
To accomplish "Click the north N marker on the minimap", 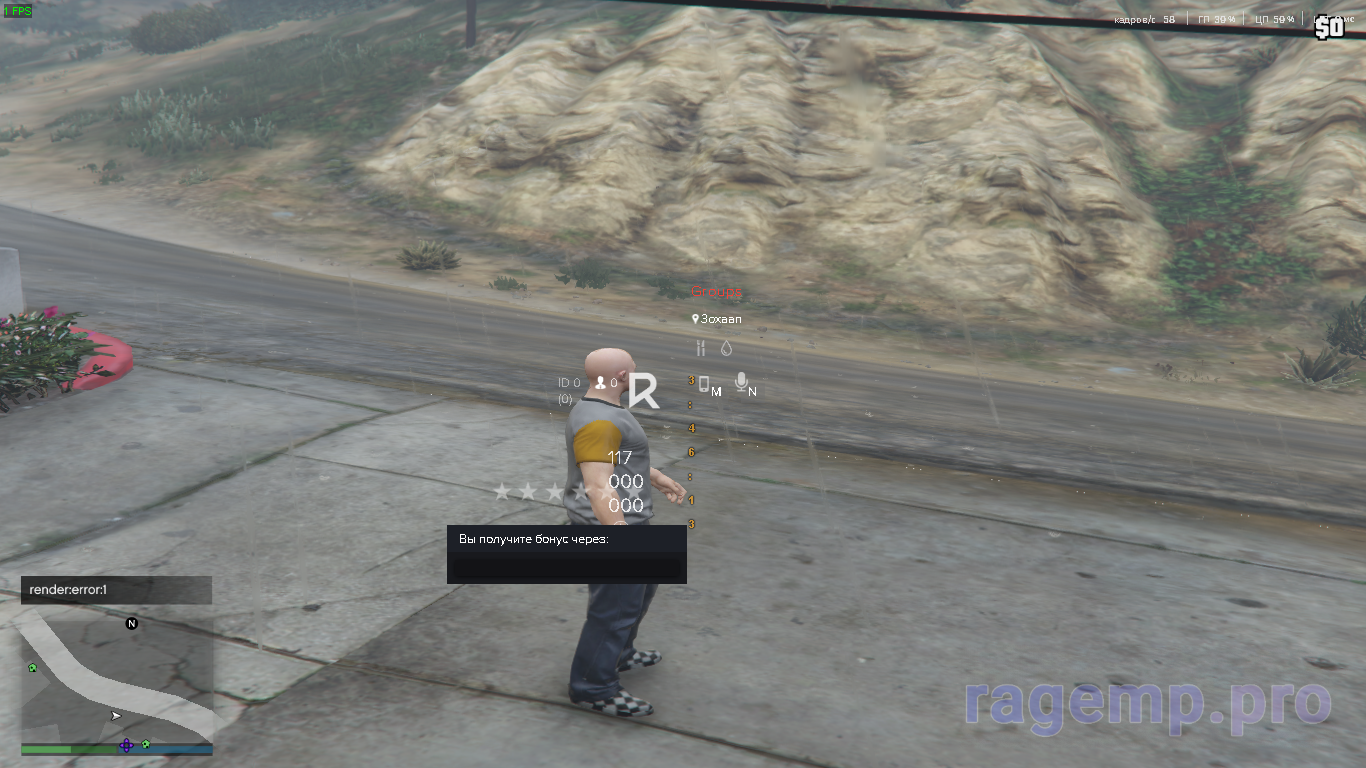I will click(131, 624).
